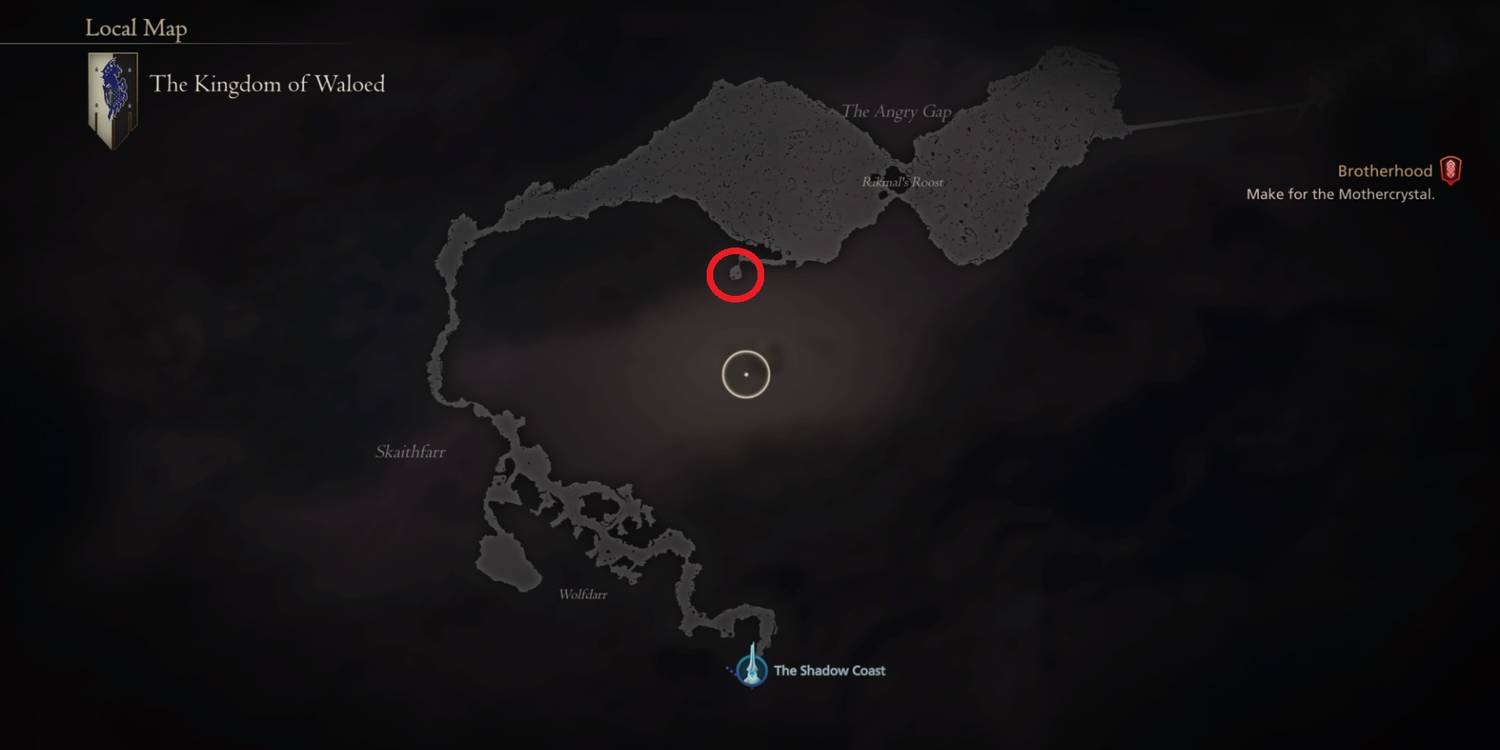1500x750 pixels.
Task: Click the dot inside the cursor reticle
Action: tap(746, 373)
